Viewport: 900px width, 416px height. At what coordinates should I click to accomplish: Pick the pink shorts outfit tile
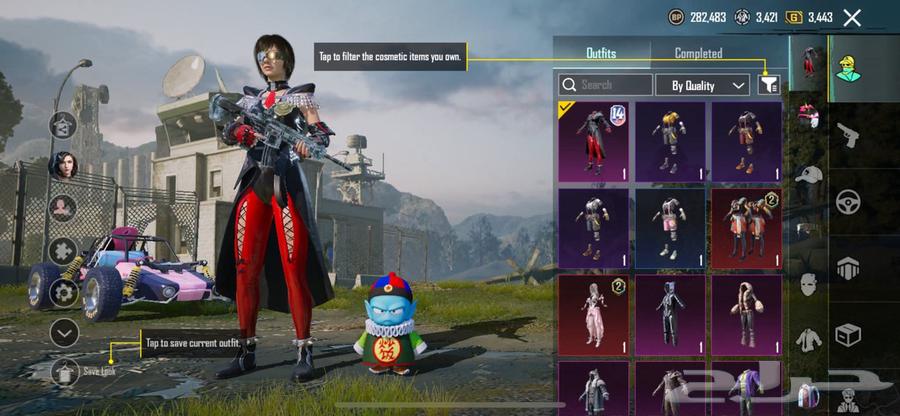tap(670, 230)
